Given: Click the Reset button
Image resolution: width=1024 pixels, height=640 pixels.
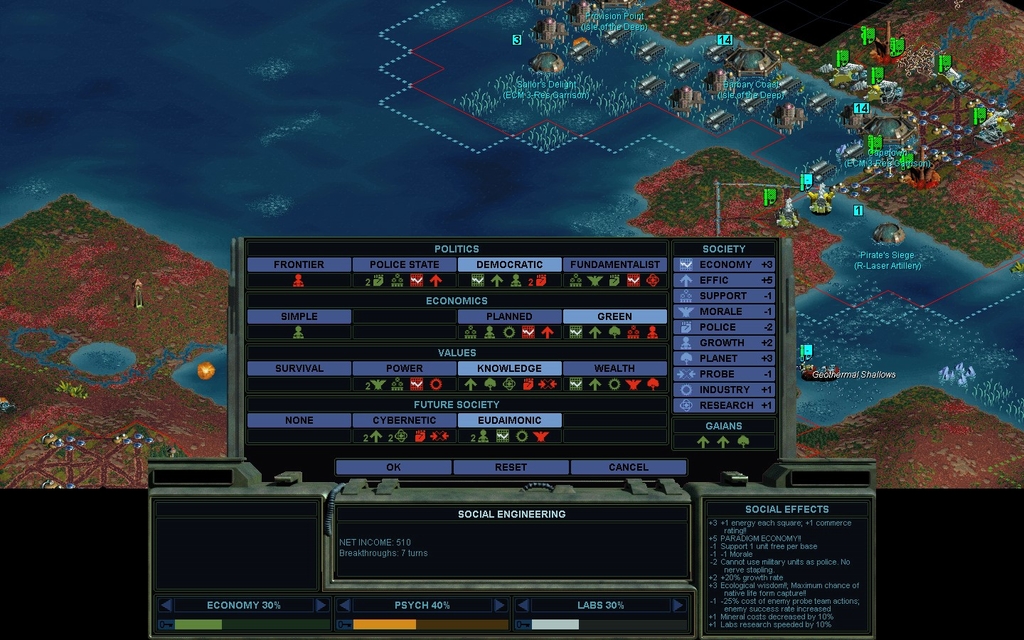Looking at the screenshot, I should click(511, 467).
